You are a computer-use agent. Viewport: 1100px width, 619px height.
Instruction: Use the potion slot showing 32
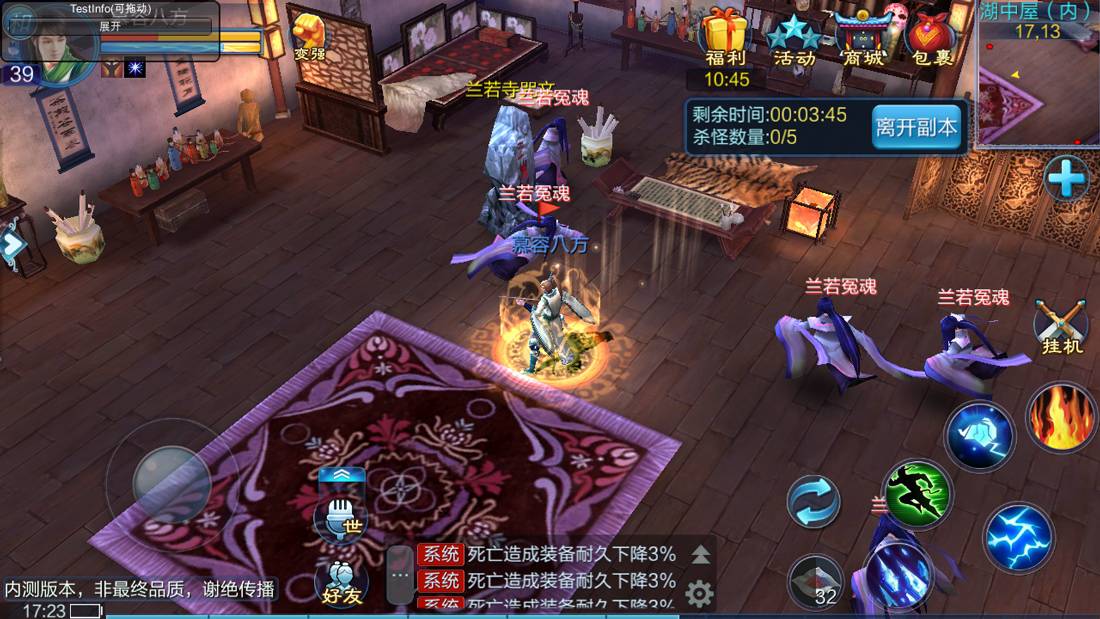coord(815,582)
